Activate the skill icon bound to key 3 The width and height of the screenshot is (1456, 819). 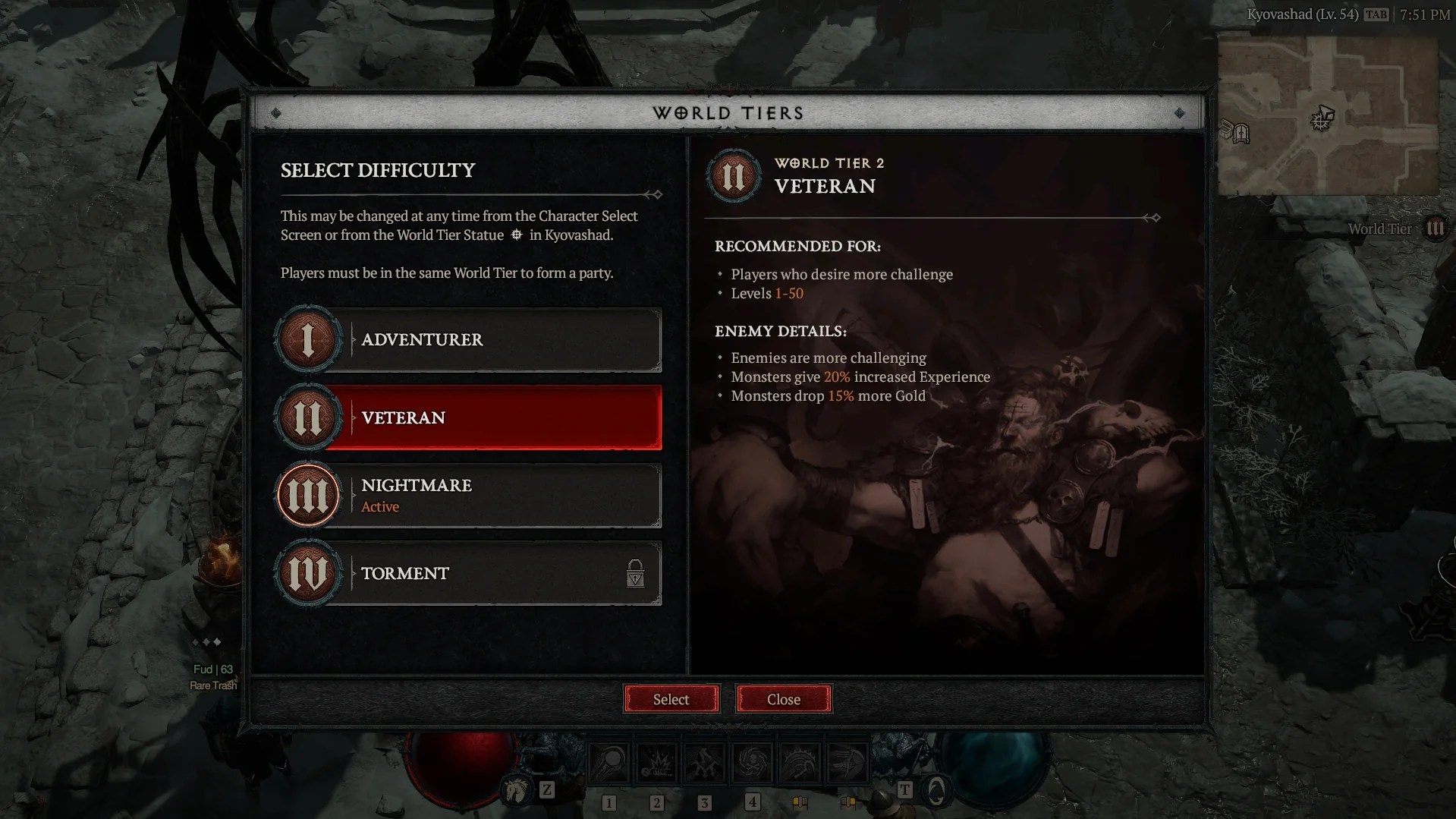pyautogui.click(x=705, y=762)
